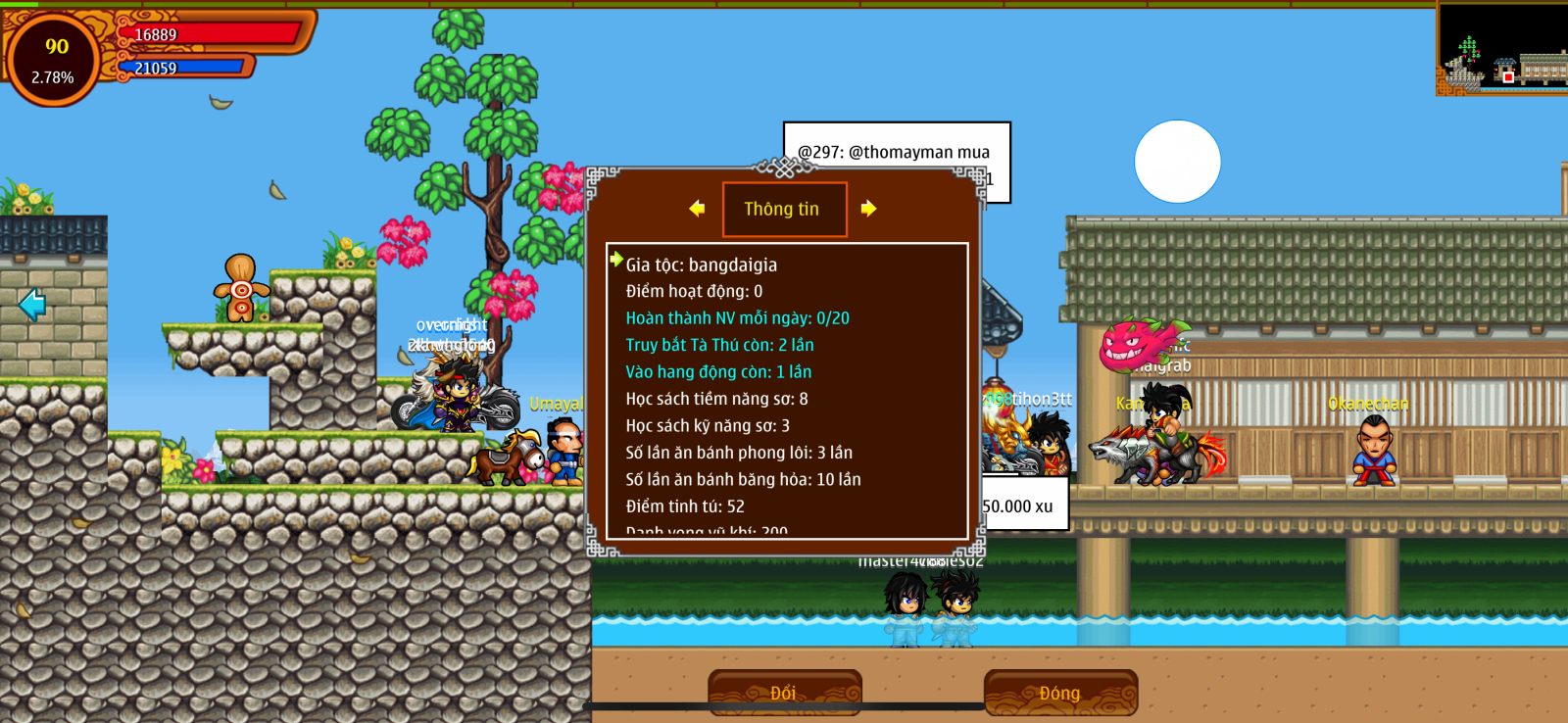
Task: Choose the bánh băng hỏa row
Action: click(x=743, y=480)
